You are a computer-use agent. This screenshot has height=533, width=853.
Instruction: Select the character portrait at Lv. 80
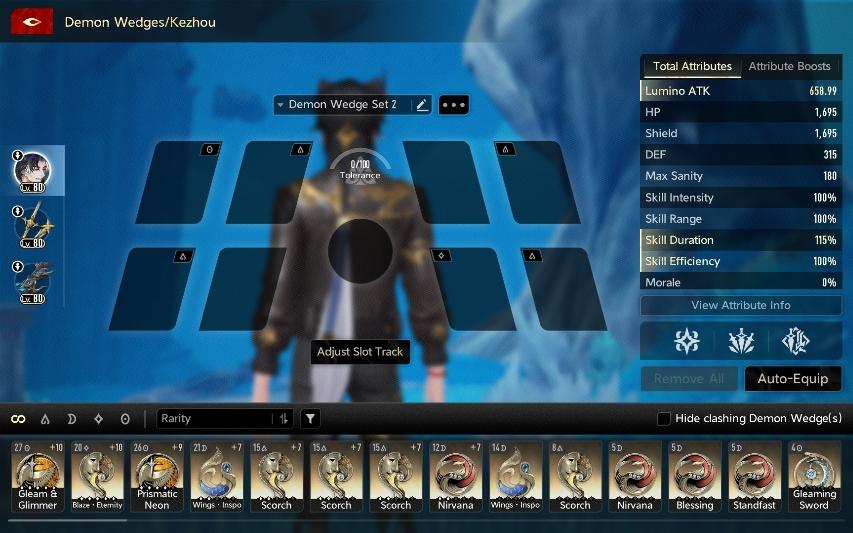click(x=37, y=170)
